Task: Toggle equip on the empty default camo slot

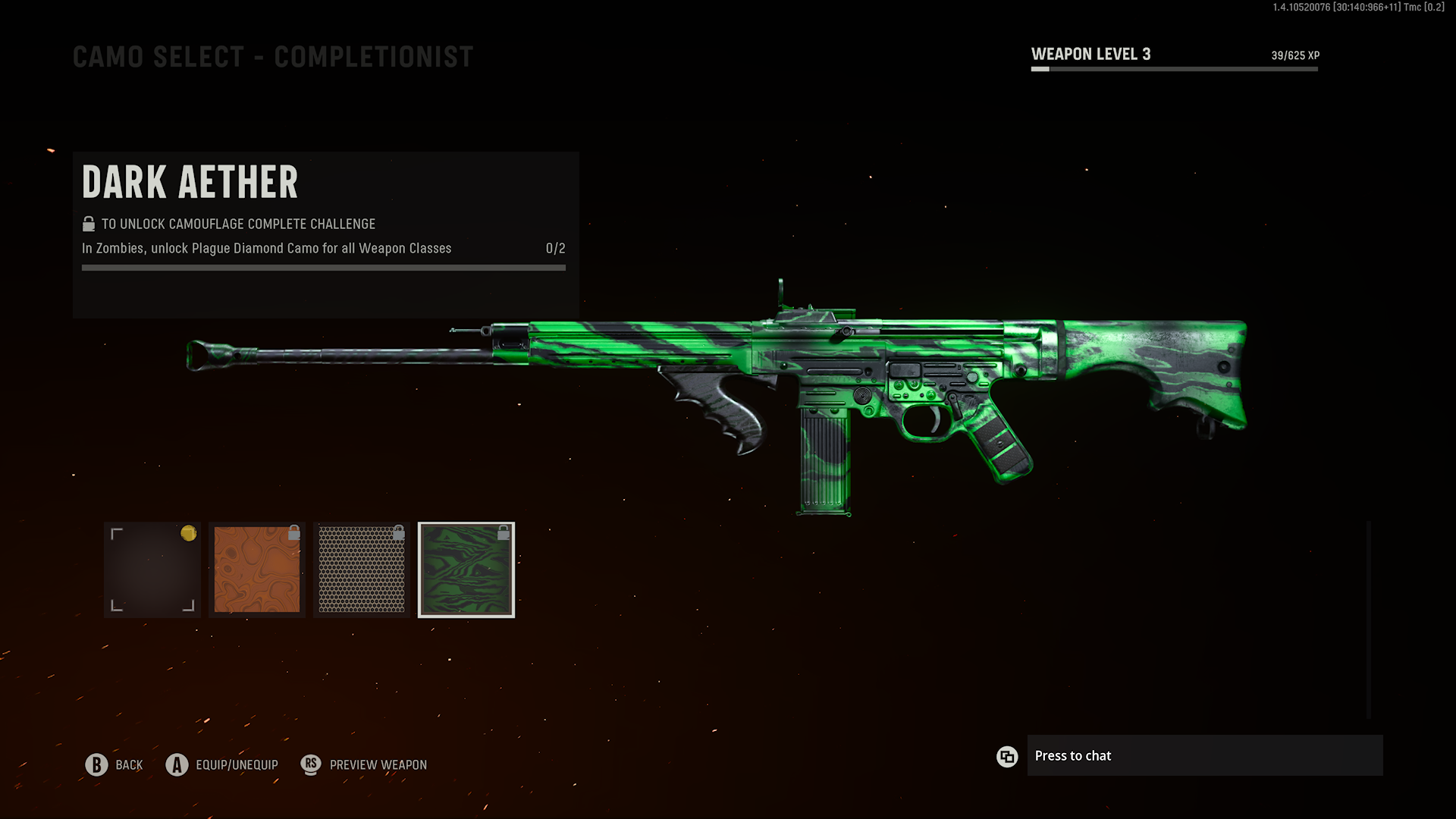Action: (x=152, y=570)
